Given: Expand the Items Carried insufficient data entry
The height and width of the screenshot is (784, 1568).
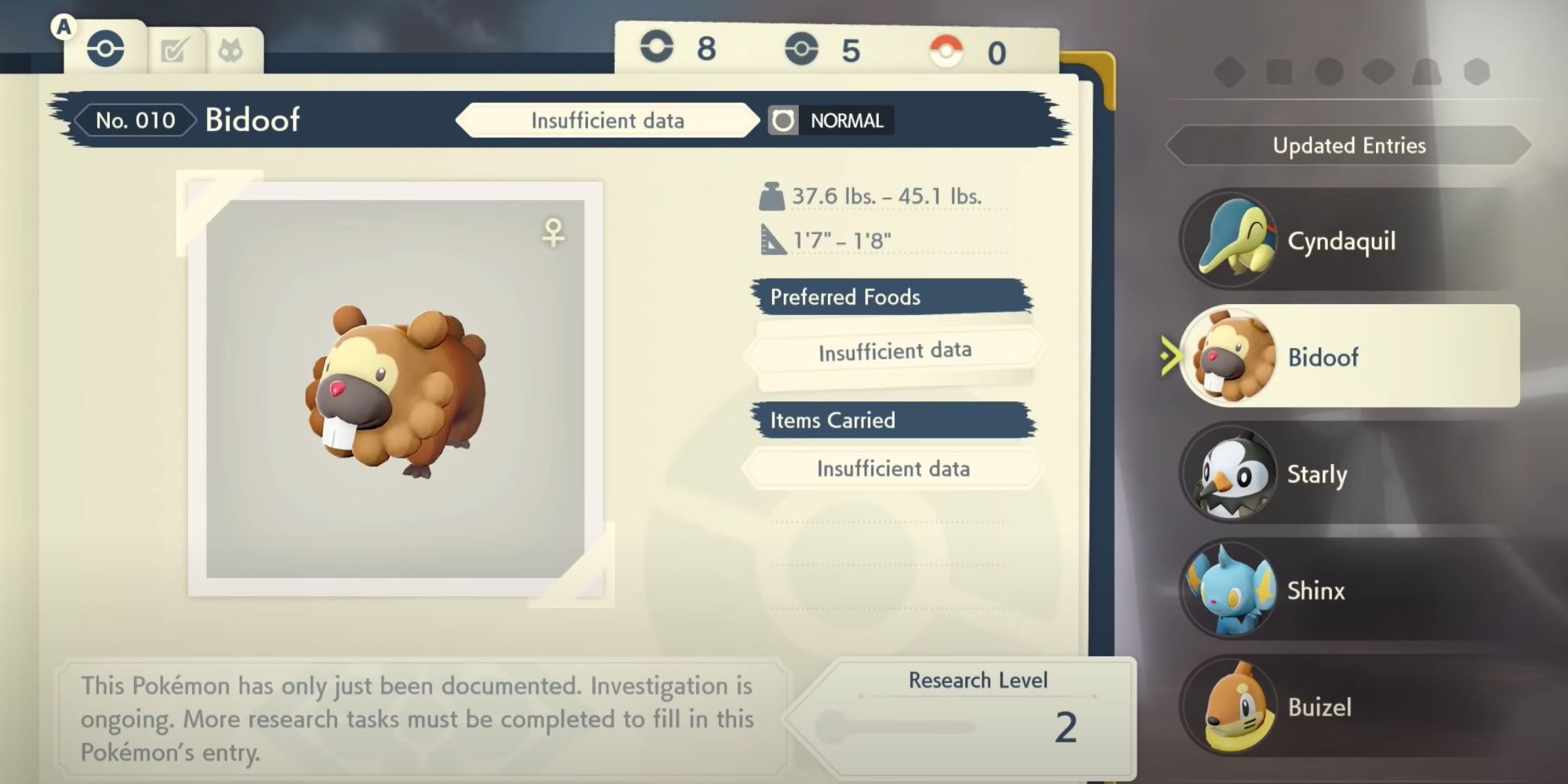Looking at the screenshot, I should 894,468.
